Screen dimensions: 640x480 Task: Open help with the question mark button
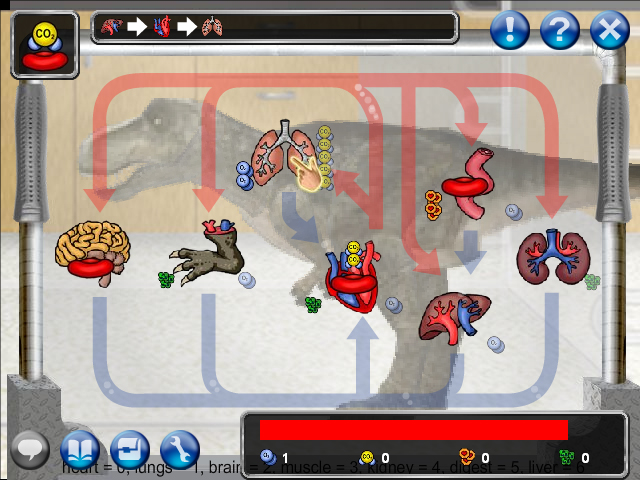click(560, 31)
